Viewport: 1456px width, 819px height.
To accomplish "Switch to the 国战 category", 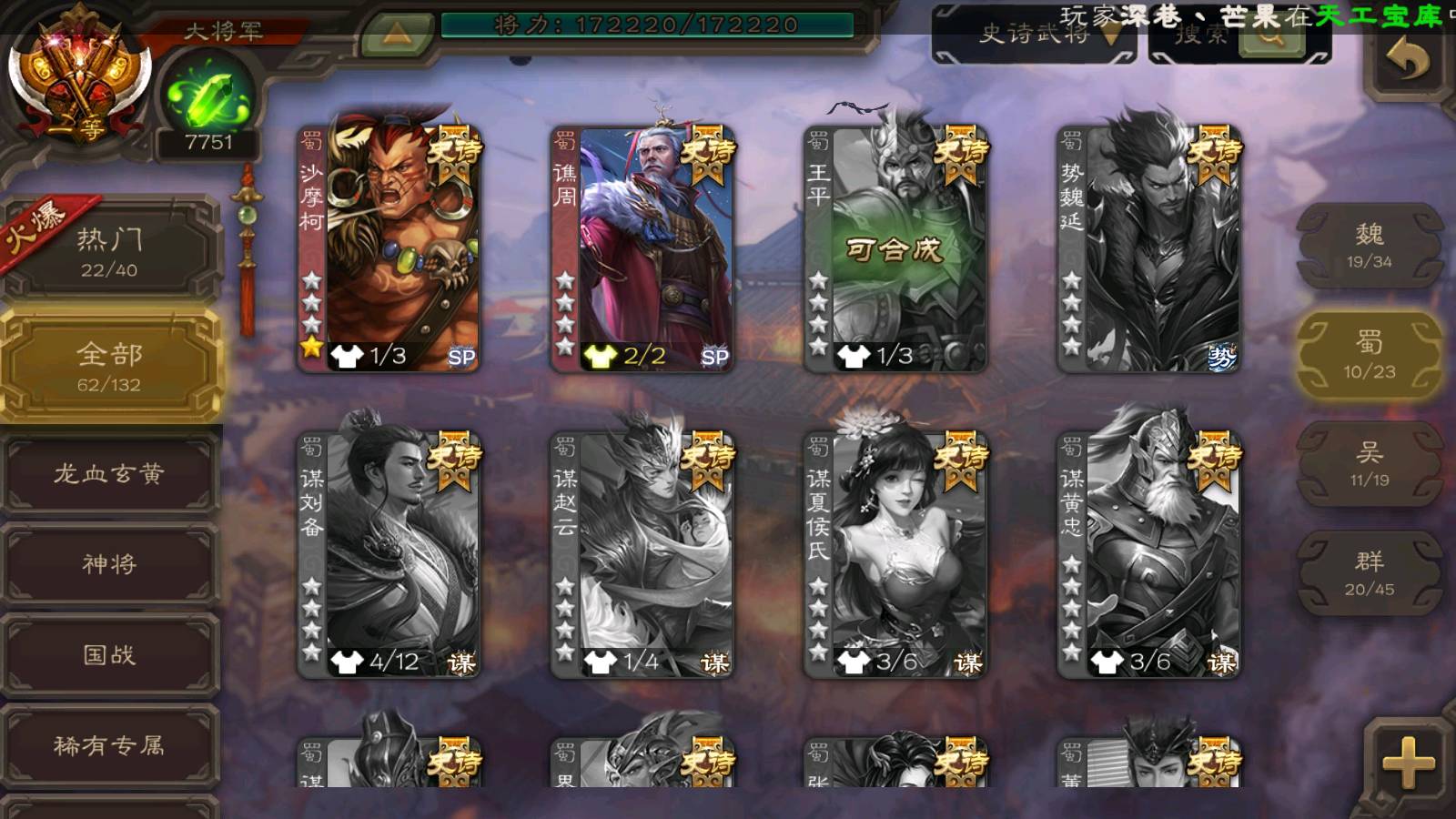I will pos(109,655).
